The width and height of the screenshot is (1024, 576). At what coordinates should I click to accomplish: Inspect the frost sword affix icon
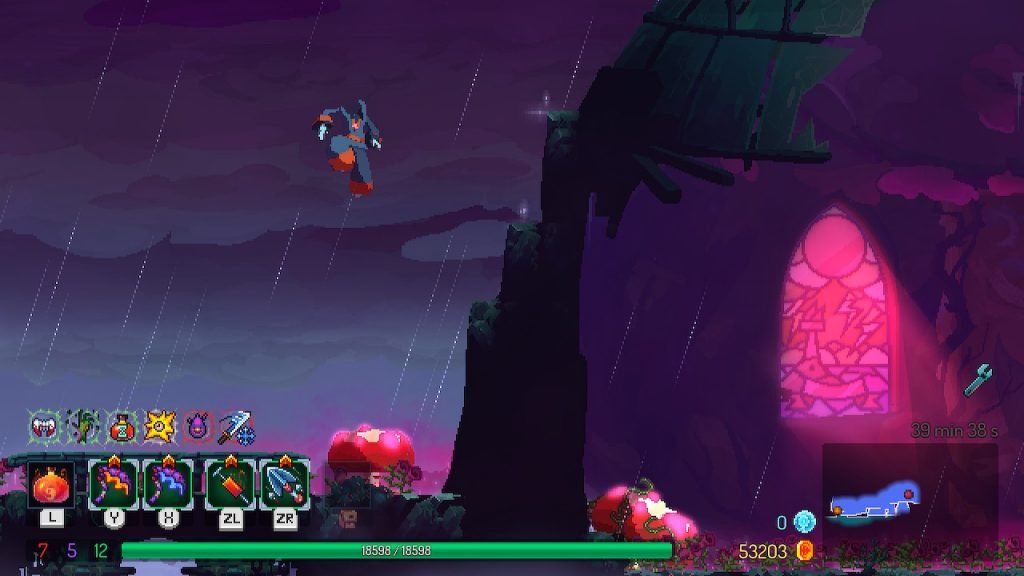(x=237, y=427)
